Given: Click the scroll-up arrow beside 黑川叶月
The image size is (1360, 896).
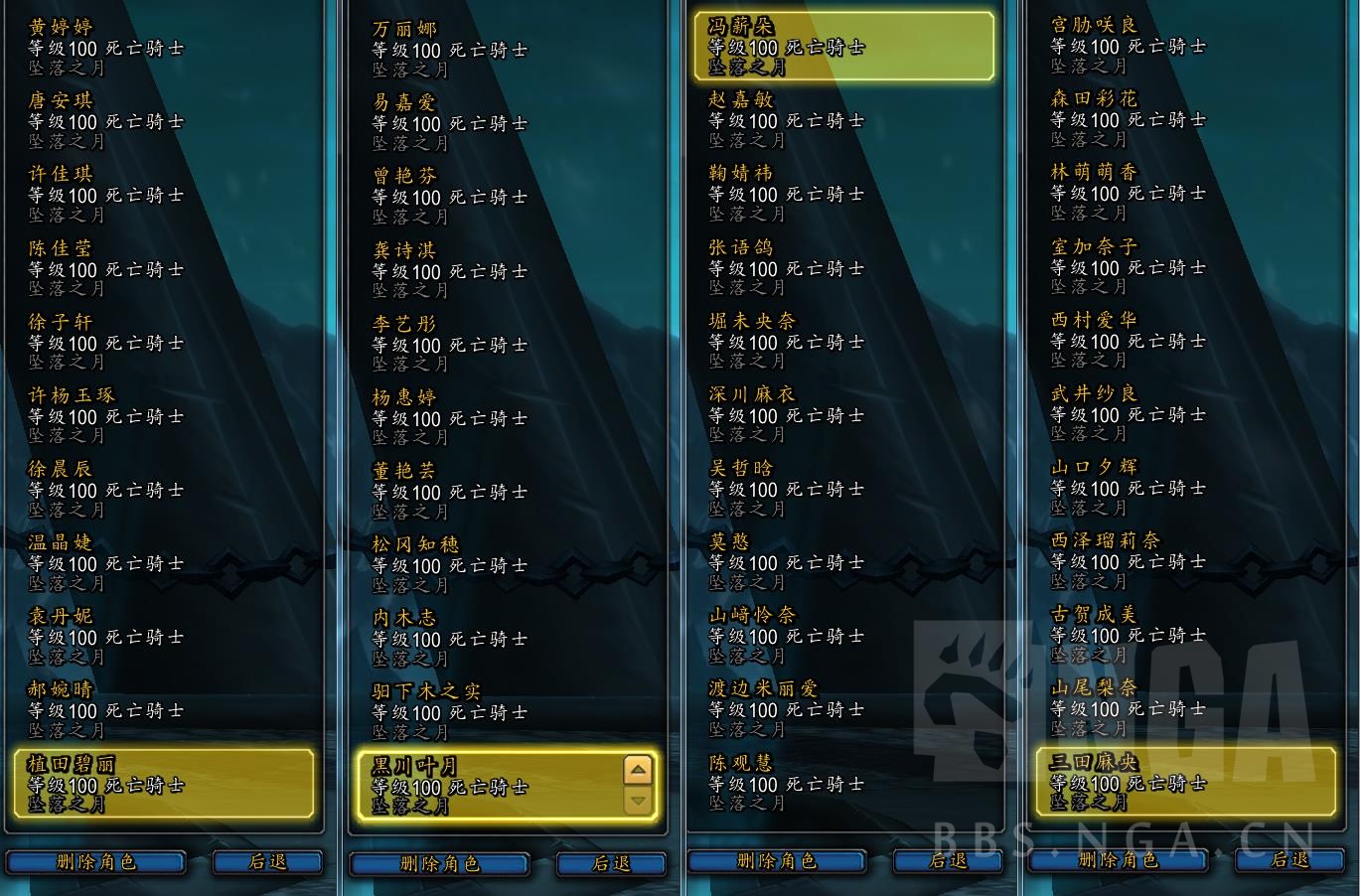Looking at the screenshot, I should pyautogui.click(x=636, y=770).
